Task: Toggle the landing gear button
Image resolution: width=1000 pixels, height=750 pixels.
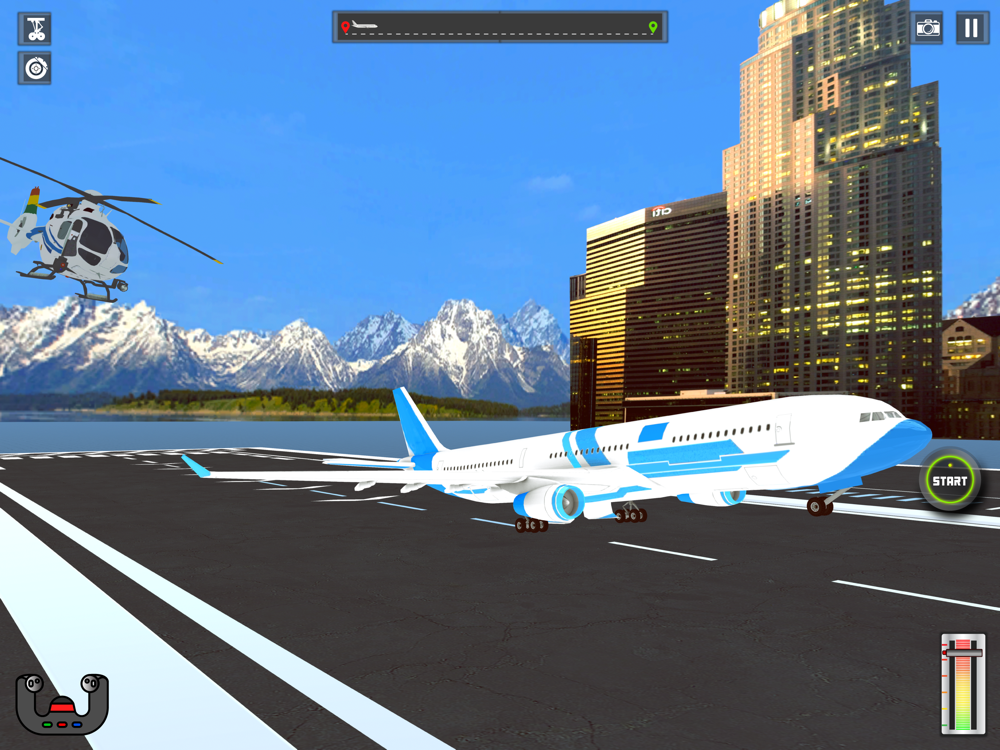Action: click(35, 29)
